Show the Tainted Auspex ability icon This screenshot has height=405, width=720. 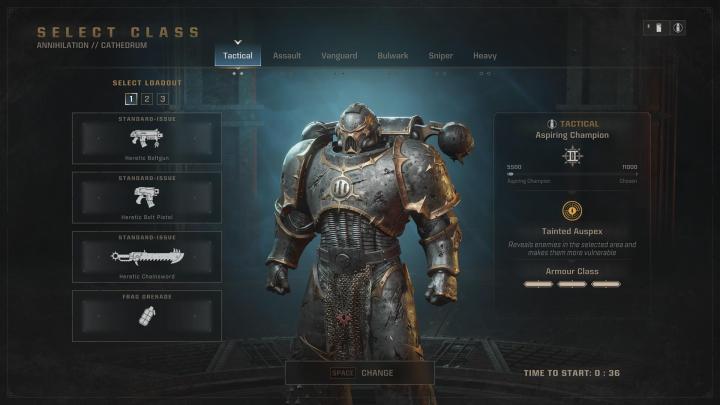(571, 210)
